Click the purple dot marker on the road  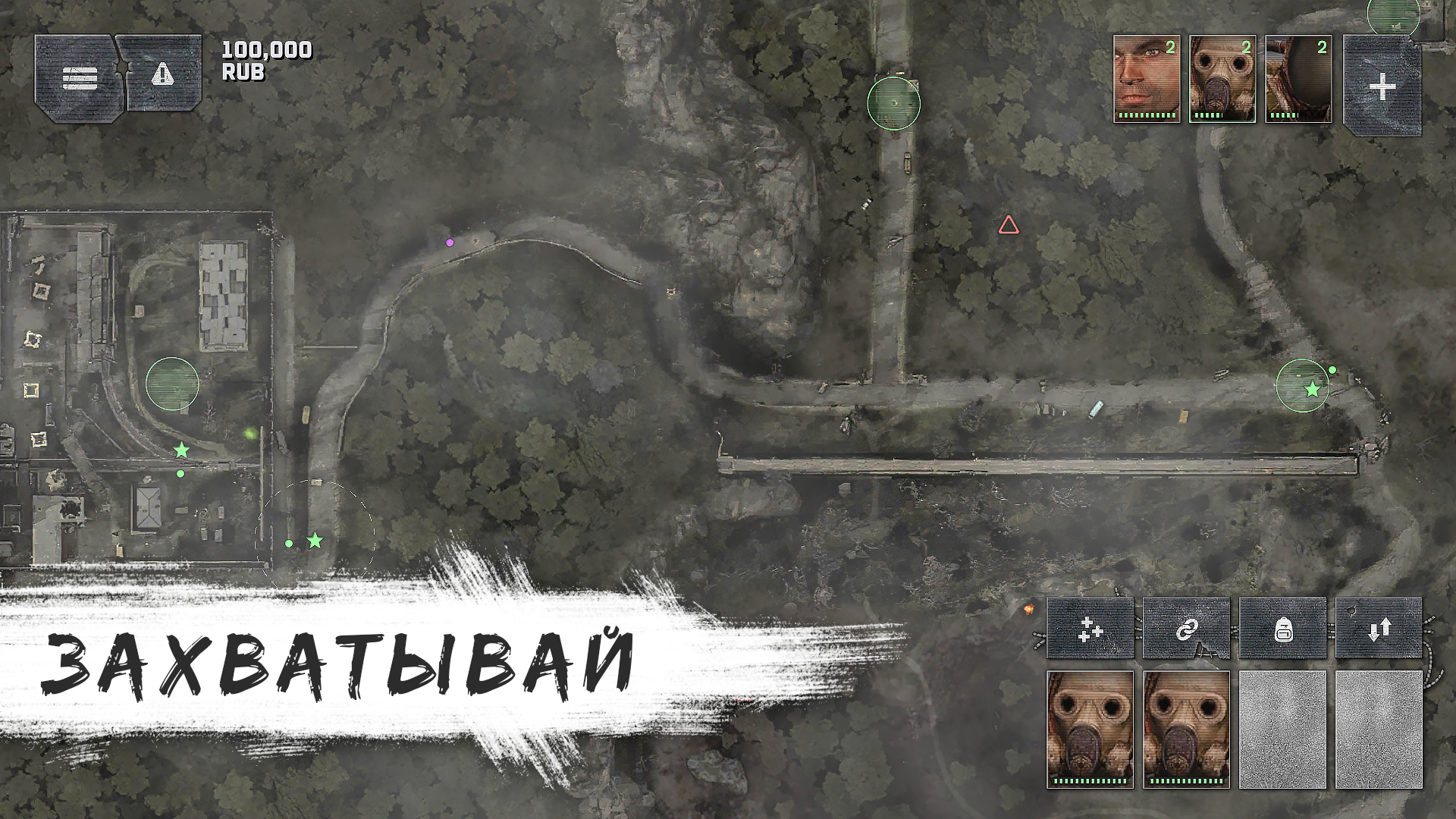coord(450,242)
